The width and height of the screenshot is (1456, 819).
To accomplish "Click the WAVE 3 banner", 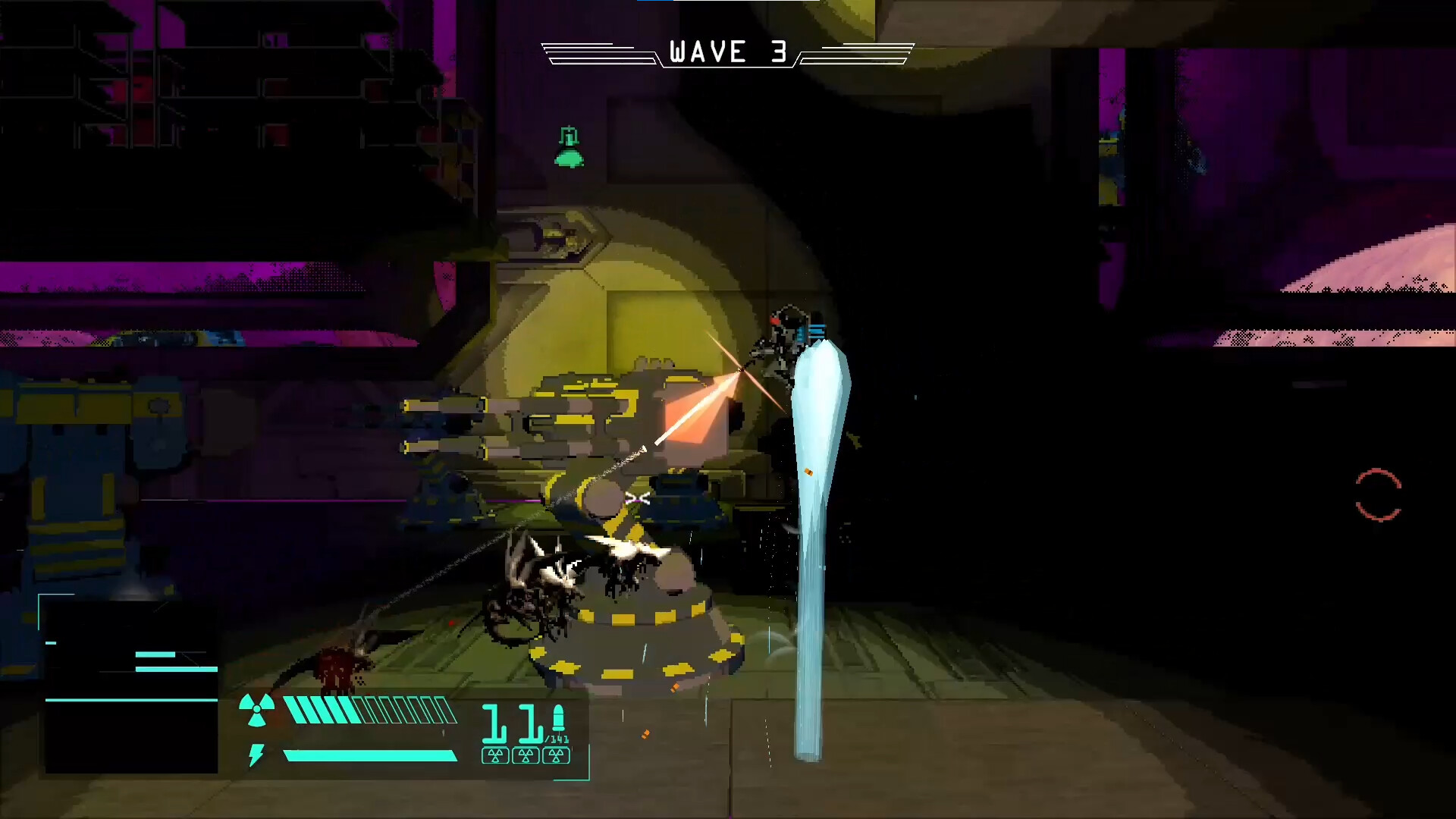I will 726,52.
